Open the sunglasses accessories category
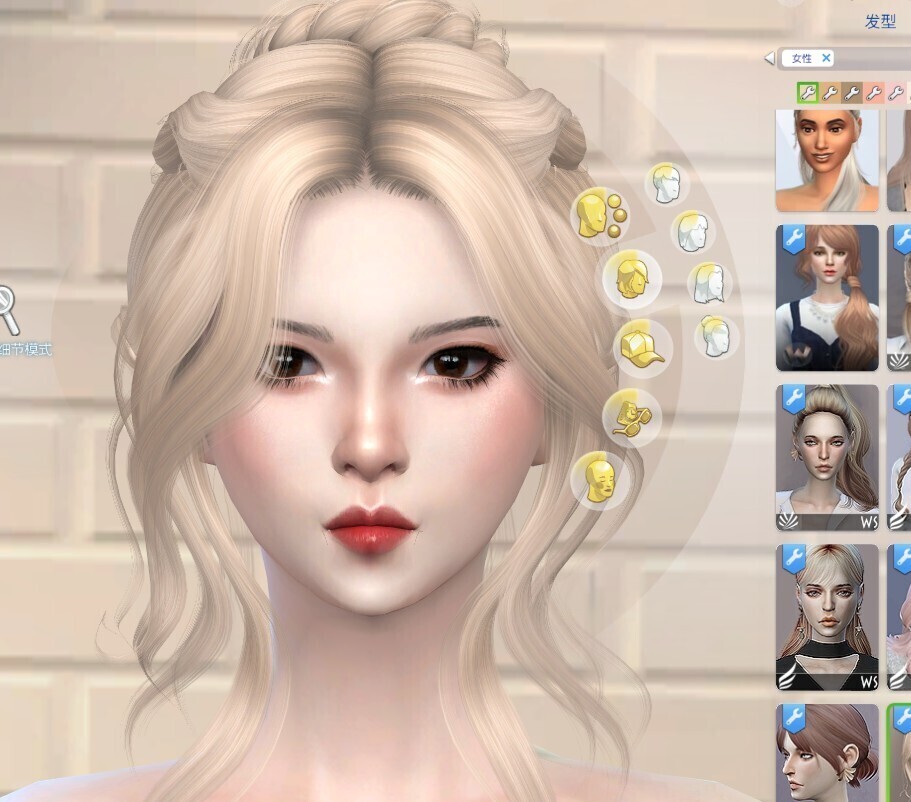Image resolution: width=911 pixels, height=802 pixels. point(630,411)
